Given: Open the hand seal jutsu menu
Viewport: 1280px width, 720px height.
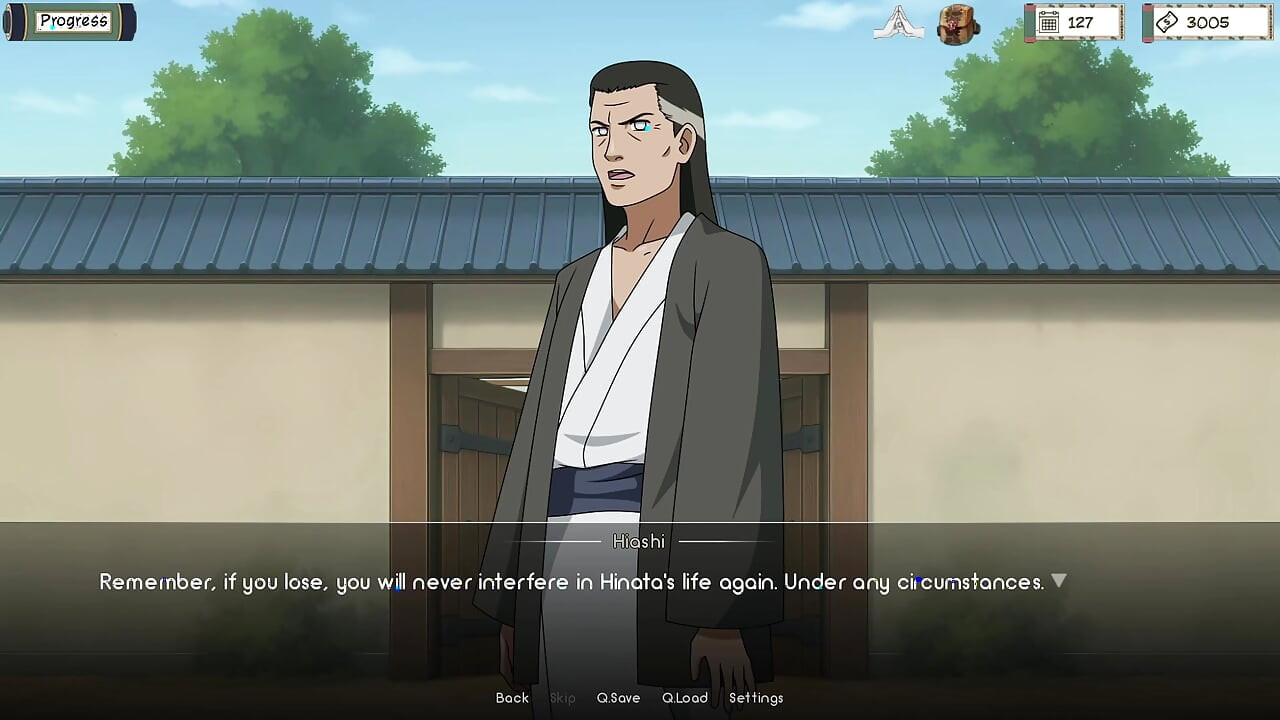Looking at the screenshot, I should tap(897, 24).
